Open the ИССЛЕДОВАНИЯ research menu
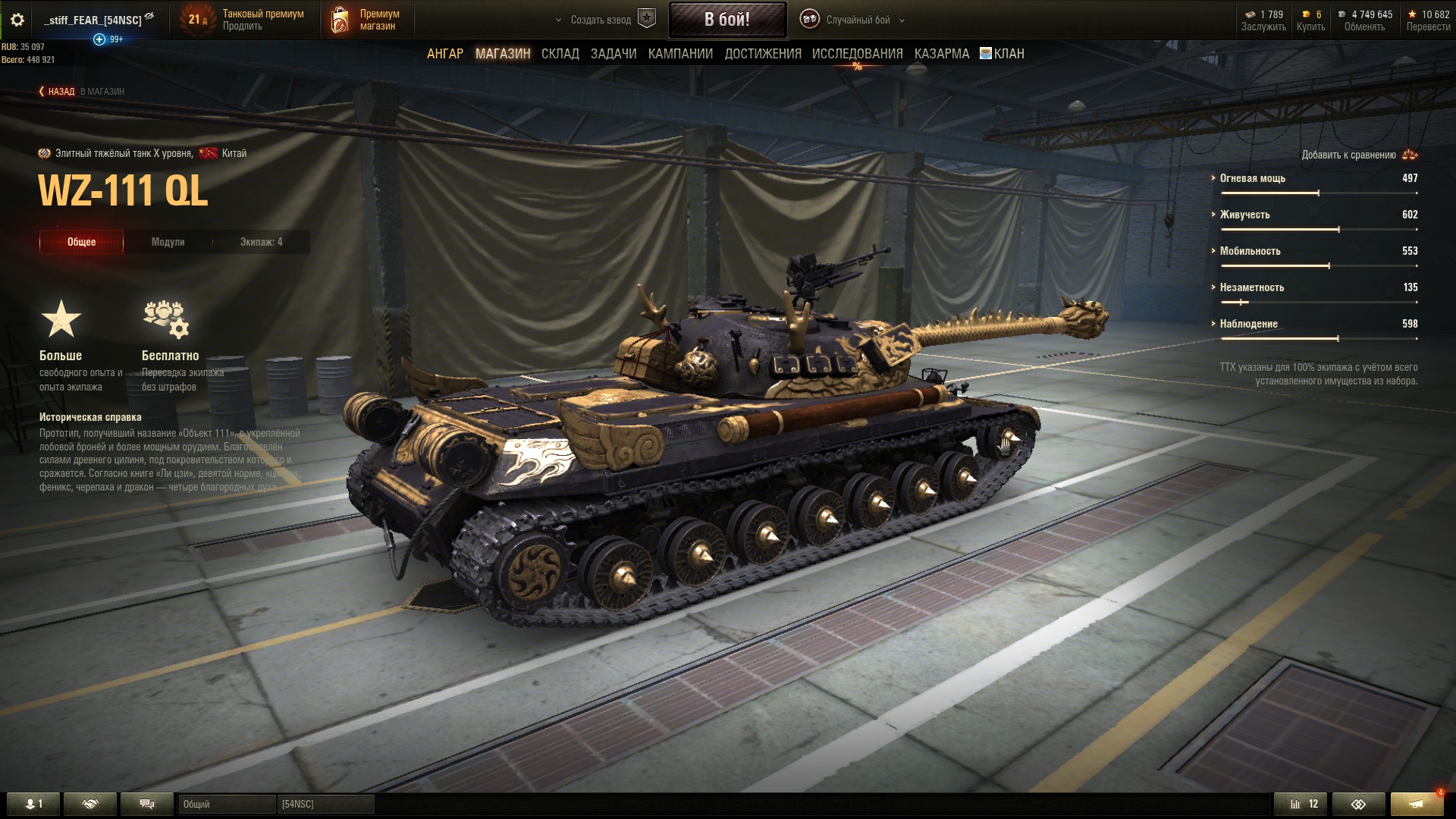The width and height of the screenshot is (1456, 819). (857, 54)
